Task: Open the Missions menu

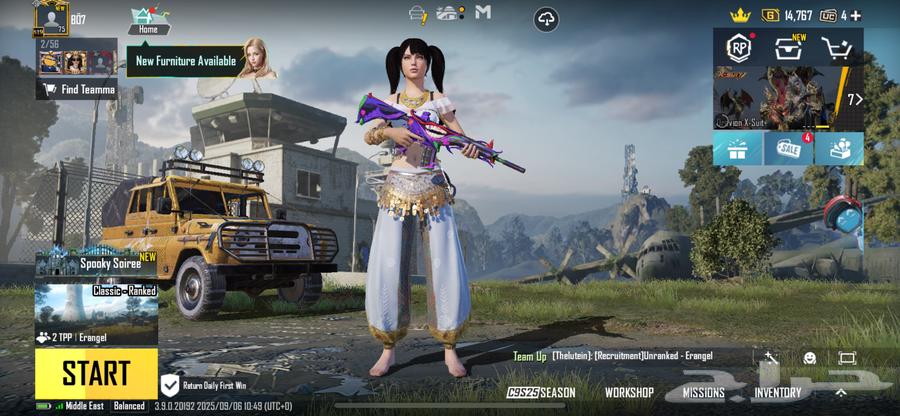Action: click(x=703, y=392)
